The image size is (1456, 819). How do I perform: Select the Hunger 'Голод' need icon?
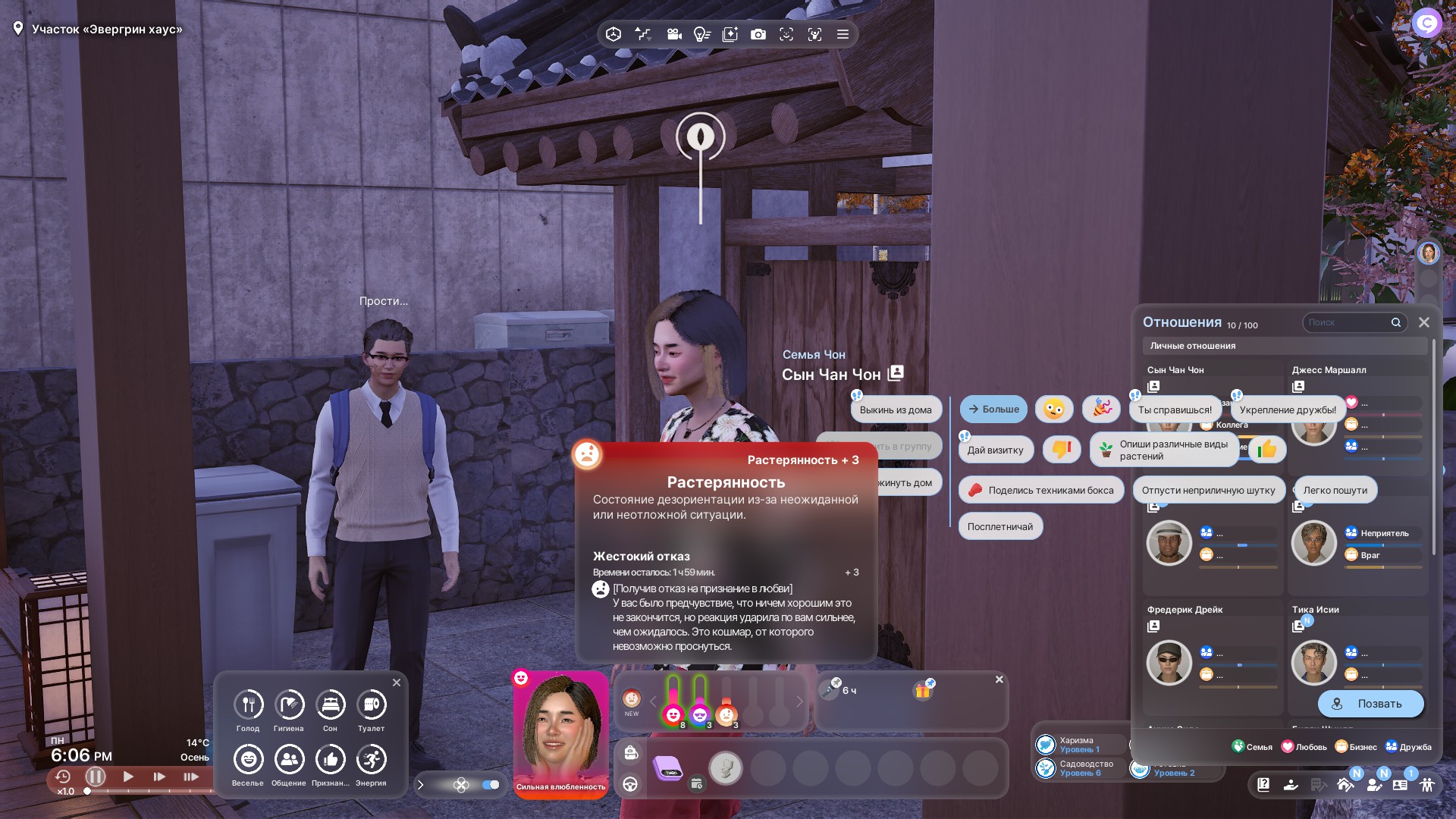(x=248, y=705)
